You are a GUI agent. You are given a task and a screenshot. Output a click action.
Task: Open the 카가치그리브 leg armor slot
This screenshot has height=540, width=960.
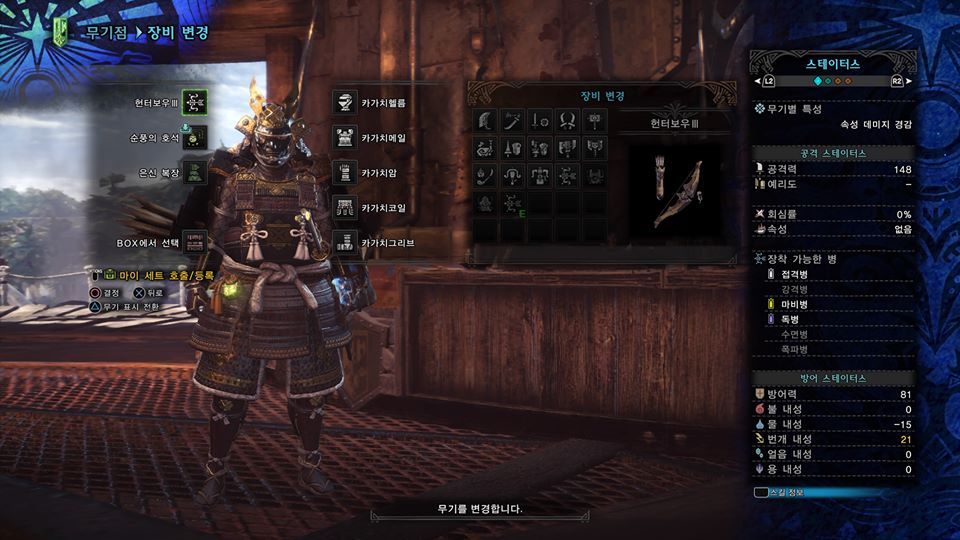coord(345,243)
